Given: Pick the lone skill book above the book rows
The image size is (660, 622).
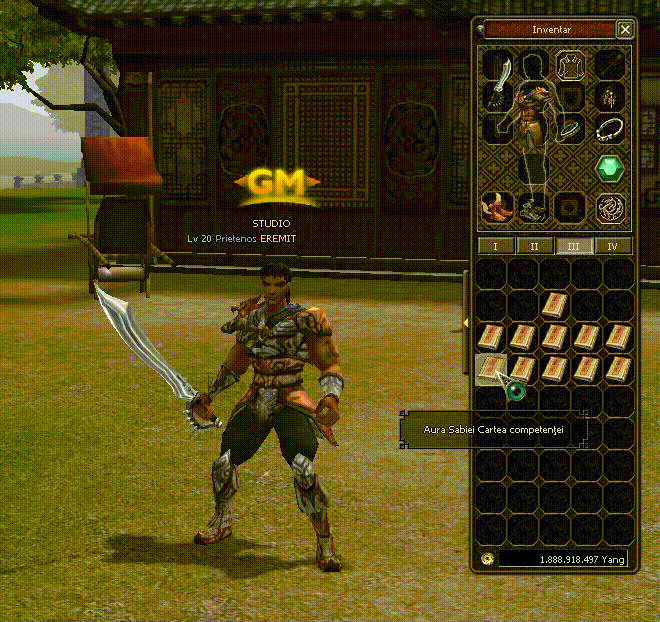Looking at the screenshot, I should (555, 304).
